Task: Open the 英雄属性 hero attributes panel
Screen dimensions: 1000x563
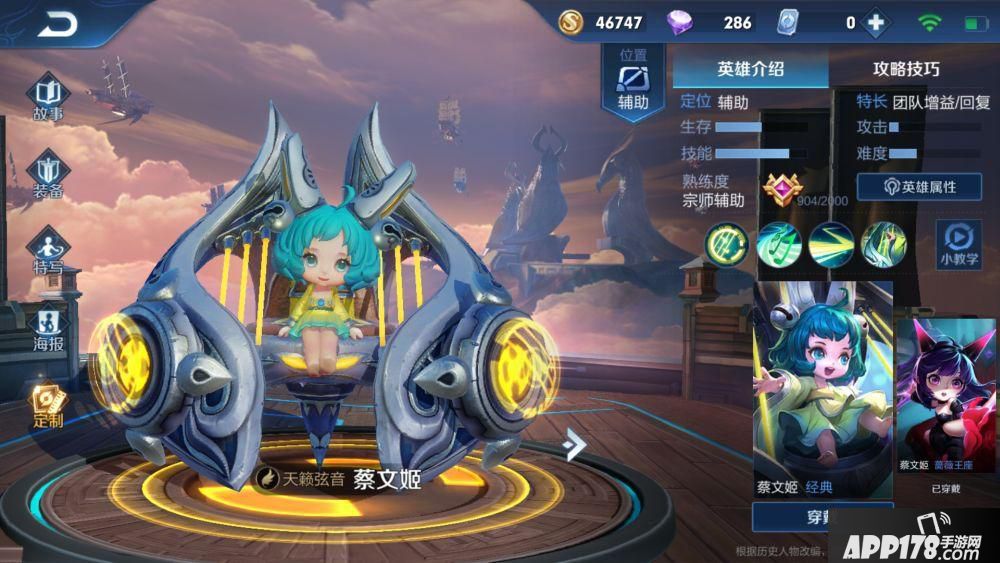Action: 918,187
